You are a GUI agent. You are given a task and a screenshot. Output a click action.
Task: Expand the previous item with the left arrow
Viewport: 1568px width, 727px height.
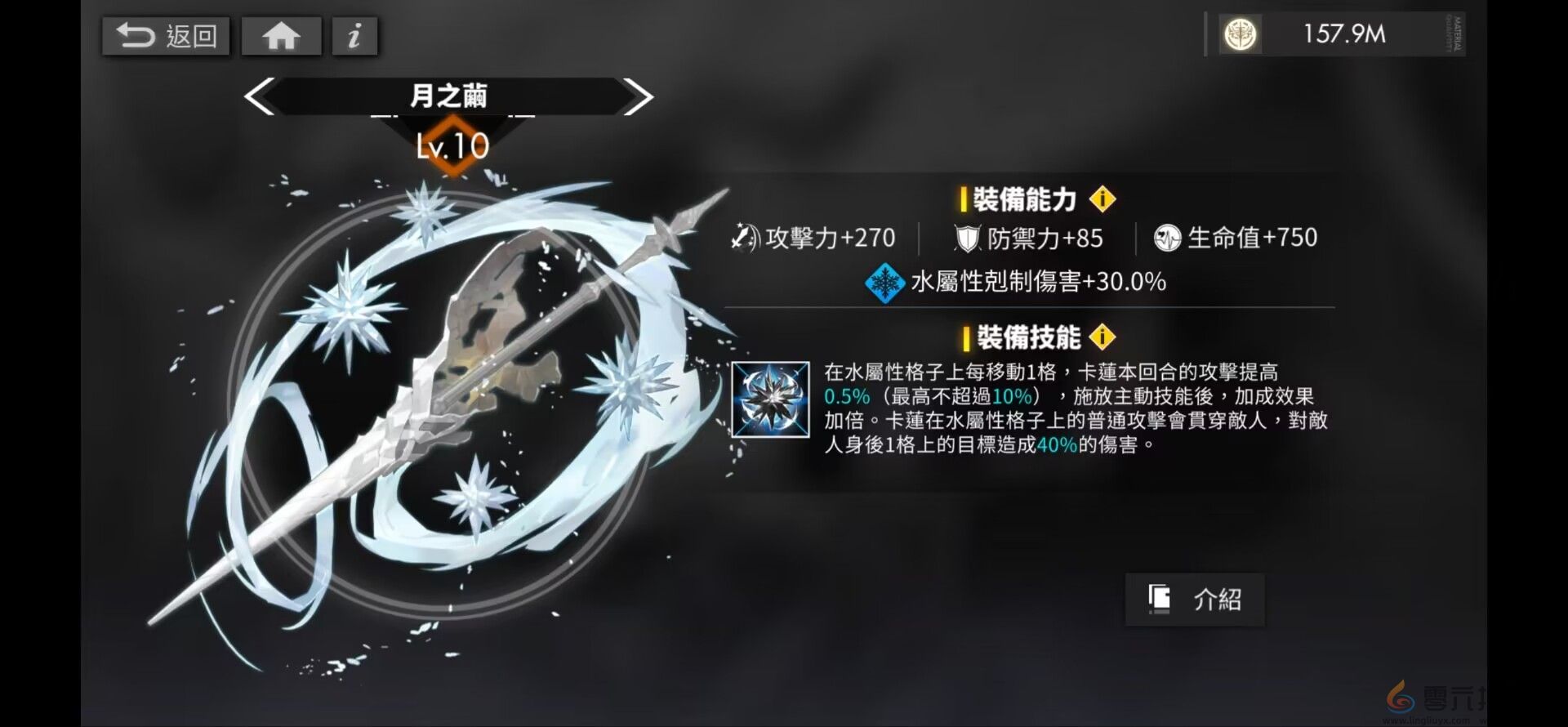(x=257, y=96)
